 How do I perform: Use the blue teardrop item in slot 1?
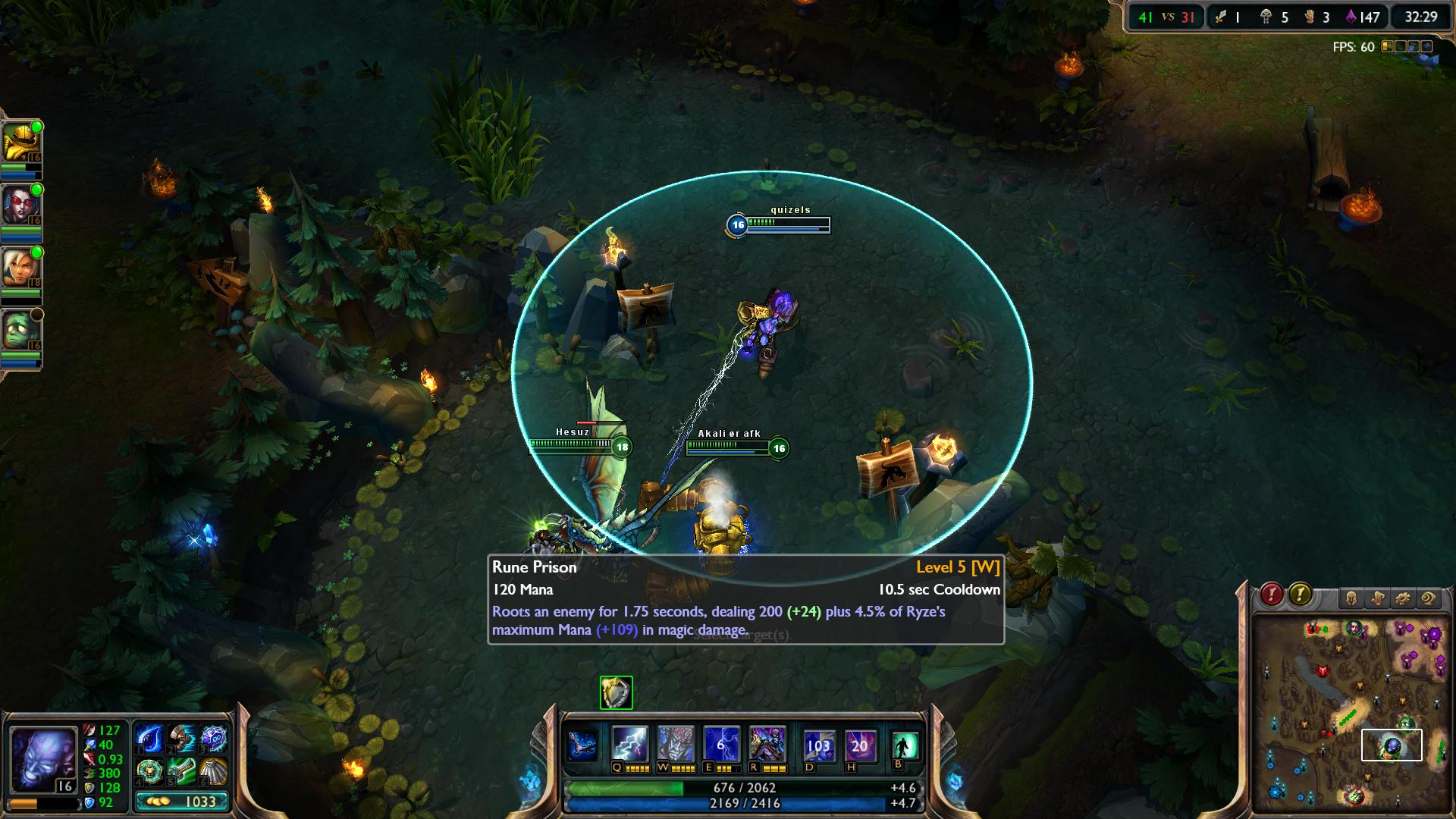tap(149, 739)
